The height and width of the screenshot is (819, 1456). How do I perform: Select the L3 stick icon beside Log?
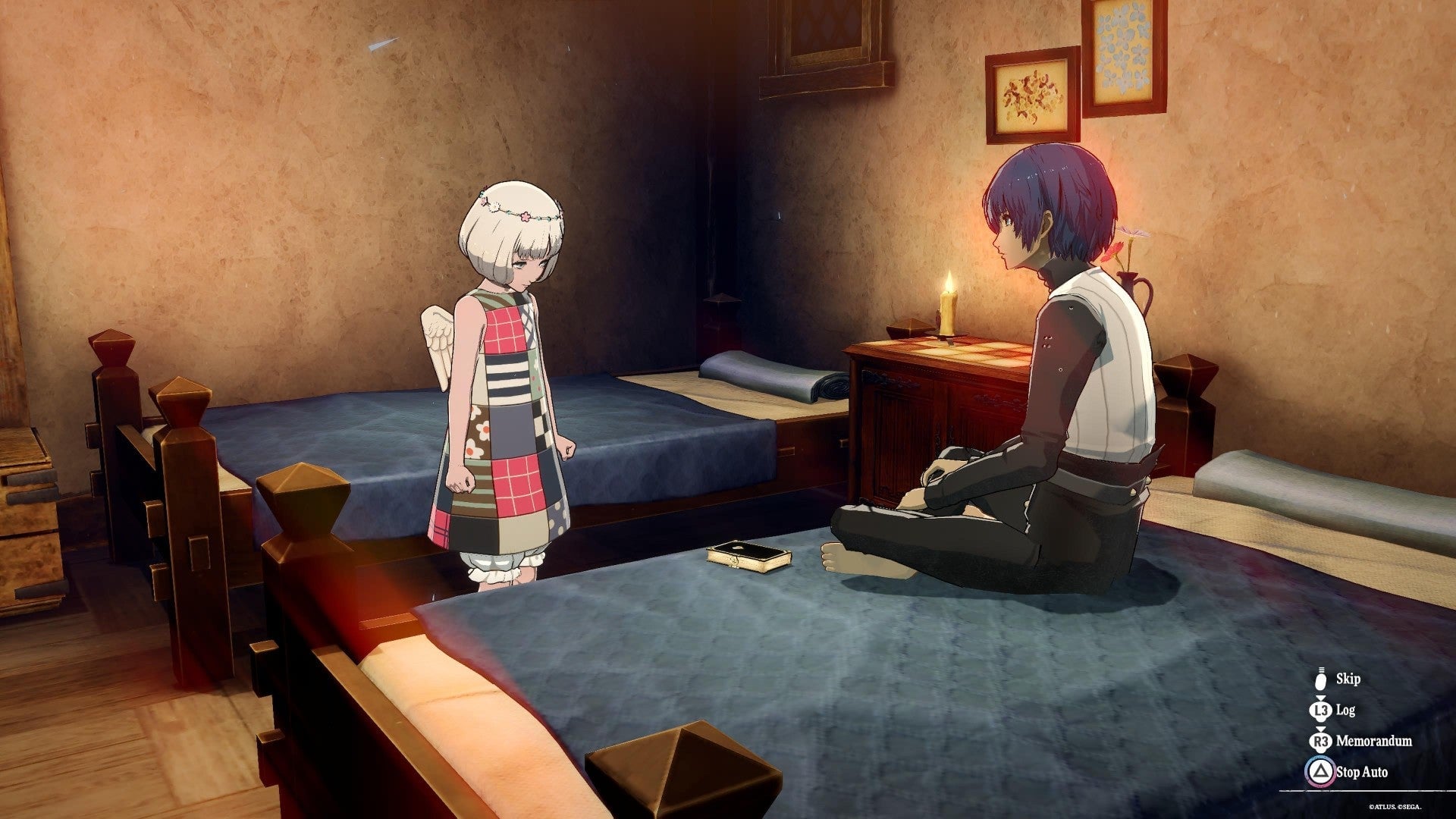tap(1321, 711)
